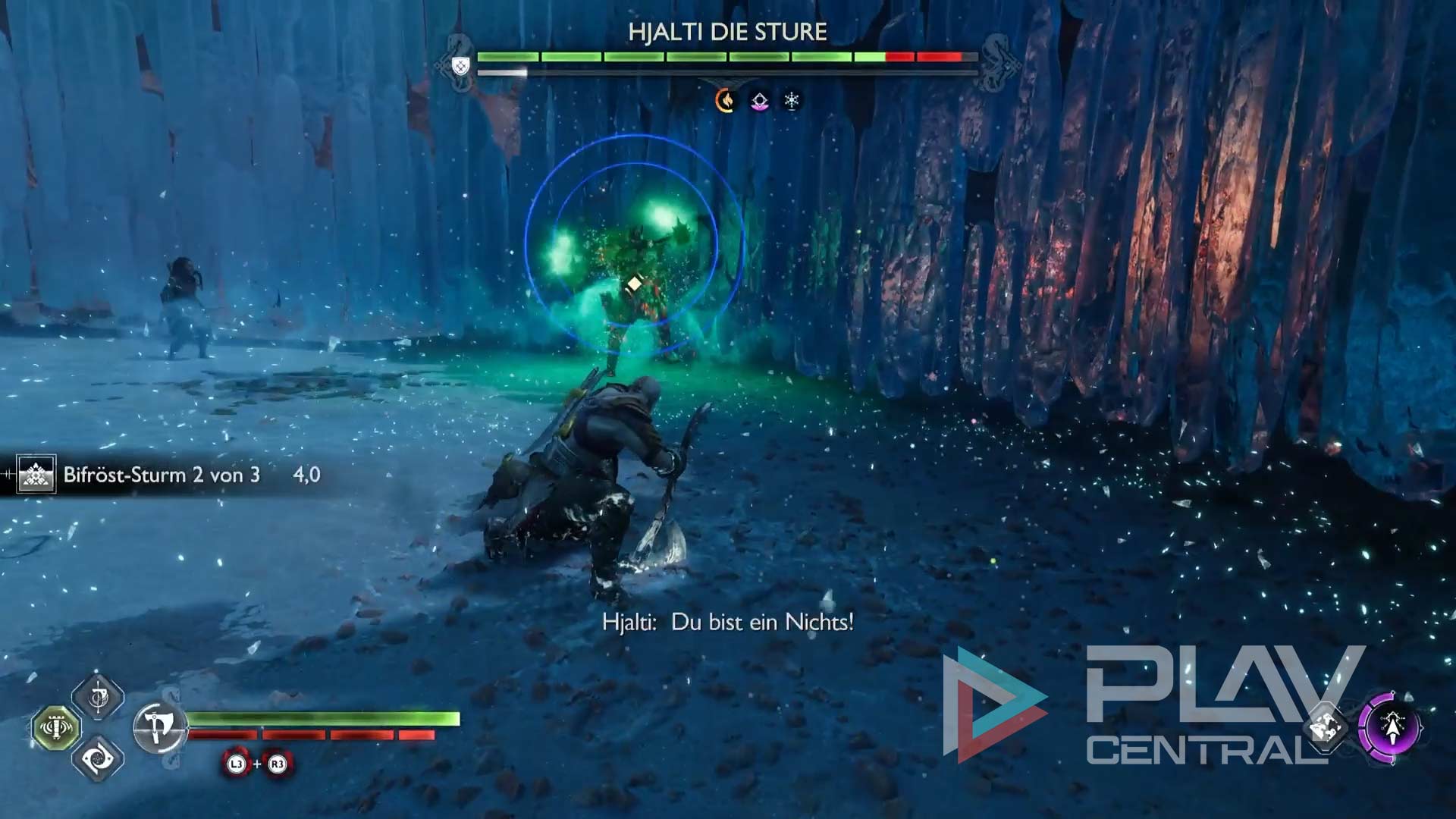
Task: Activate the green shield pillar ability icon
Action: pyautogui.click(x=56, y=728)
